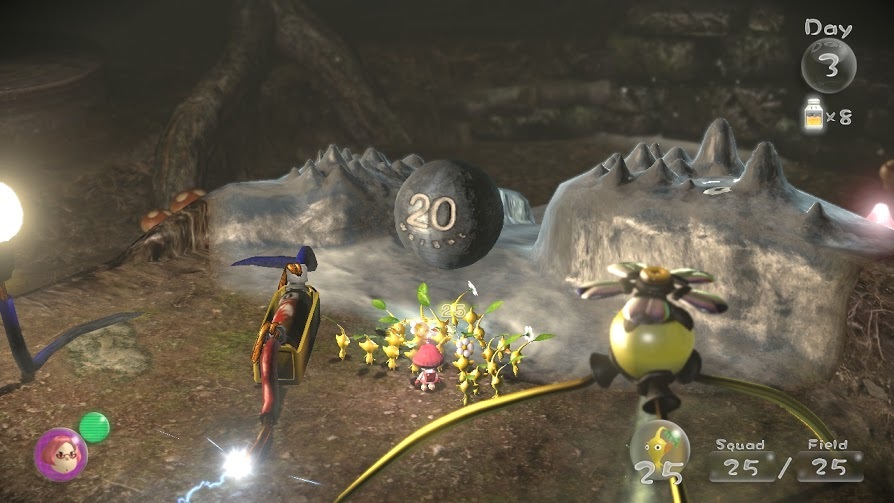
Task: Click the Day 3 sun meter orb
Action: (x=828, y=65)
